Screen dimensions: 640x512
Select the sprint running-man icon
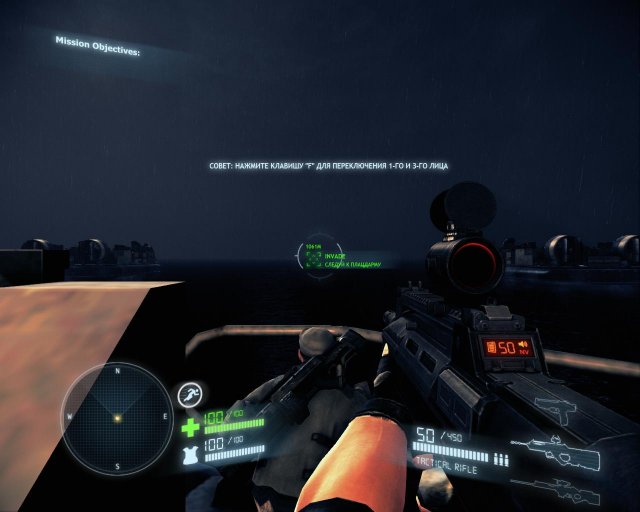(190, 397)
